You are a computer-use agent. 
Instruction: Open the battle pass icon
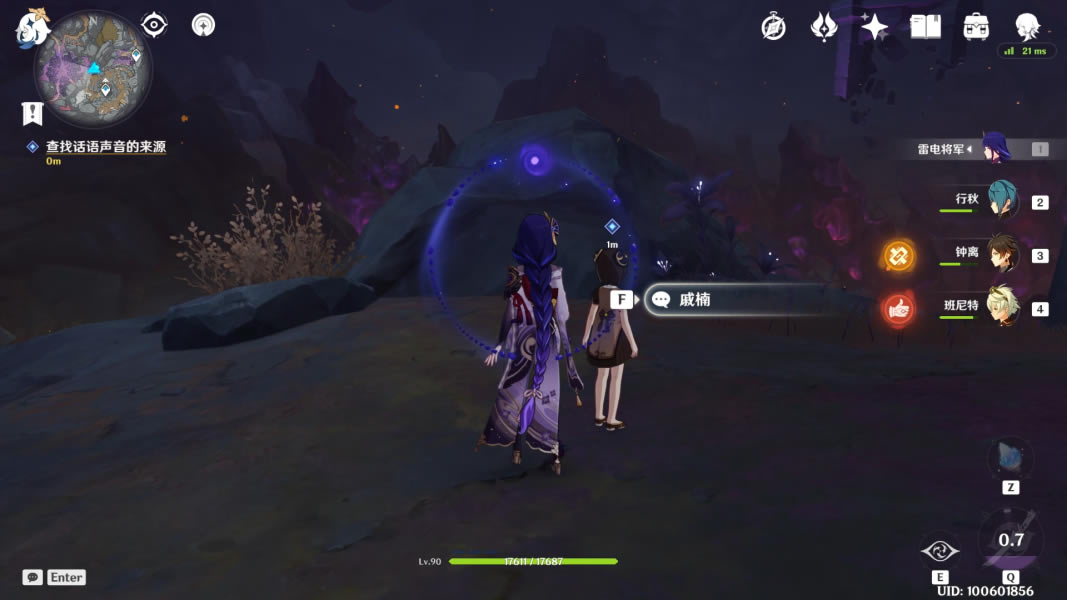(824, 27)
